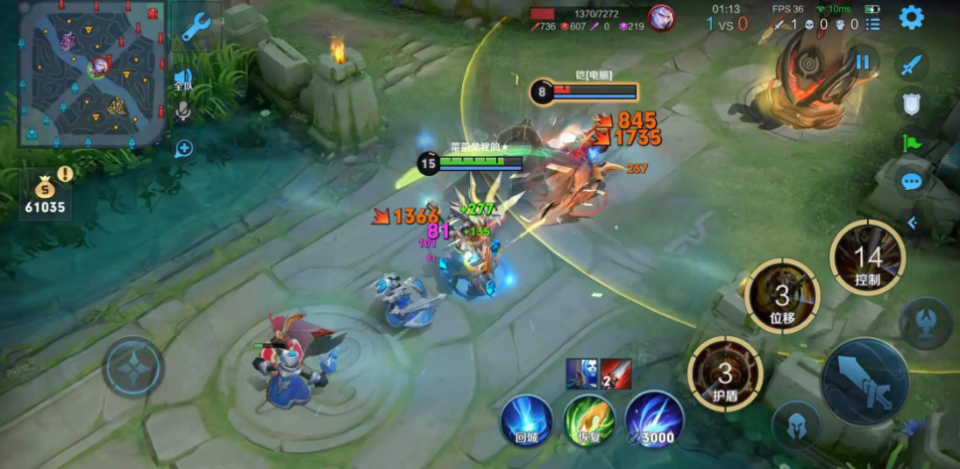This screenshot has height=469, width=960.
Task: Collapse the side panel with the arrow
Action: tap(912, 223)
